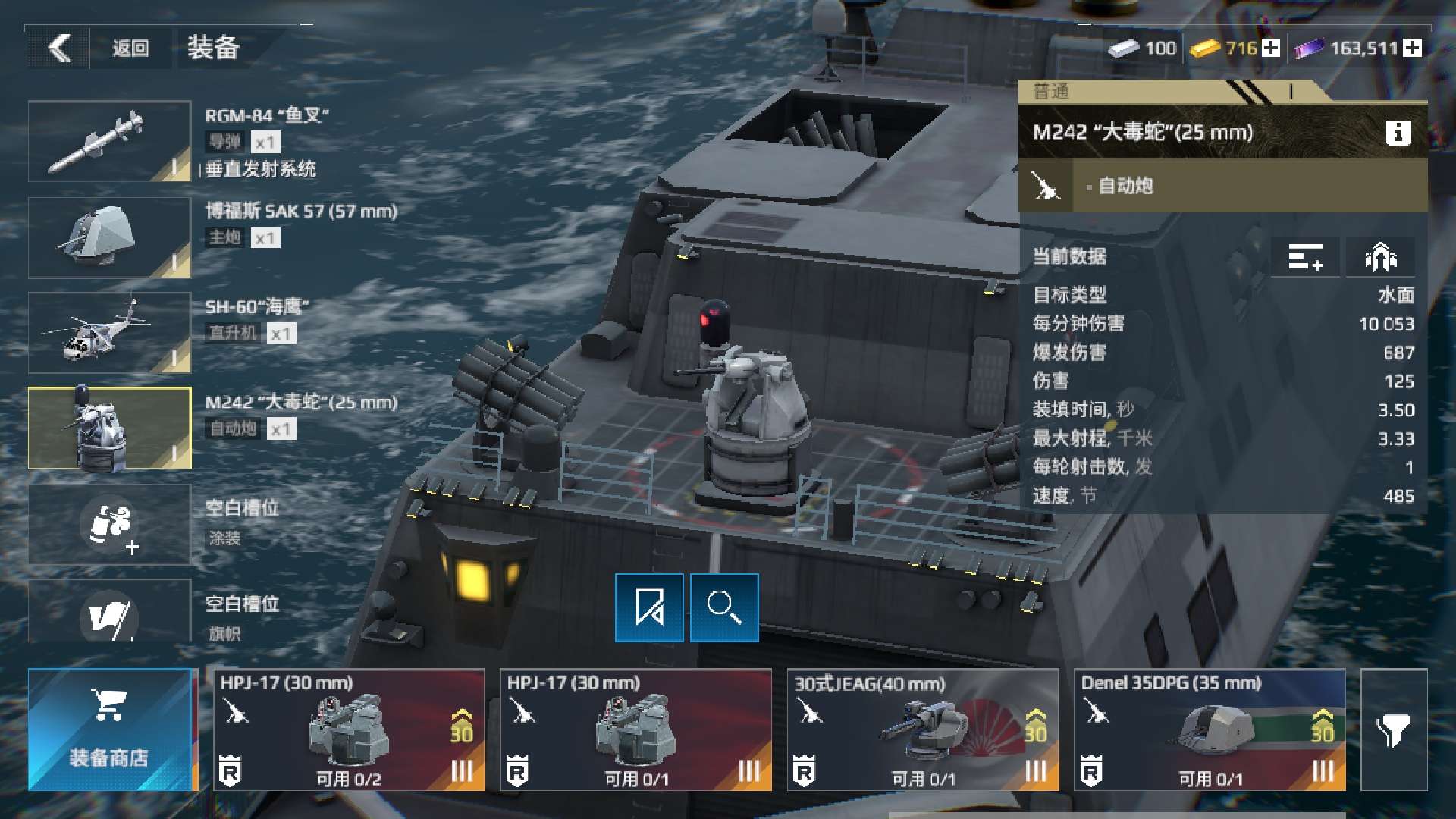The width and height of the screenshot is (1456, 819).
Task: Open the equipment shop
Action: [110, 730]
